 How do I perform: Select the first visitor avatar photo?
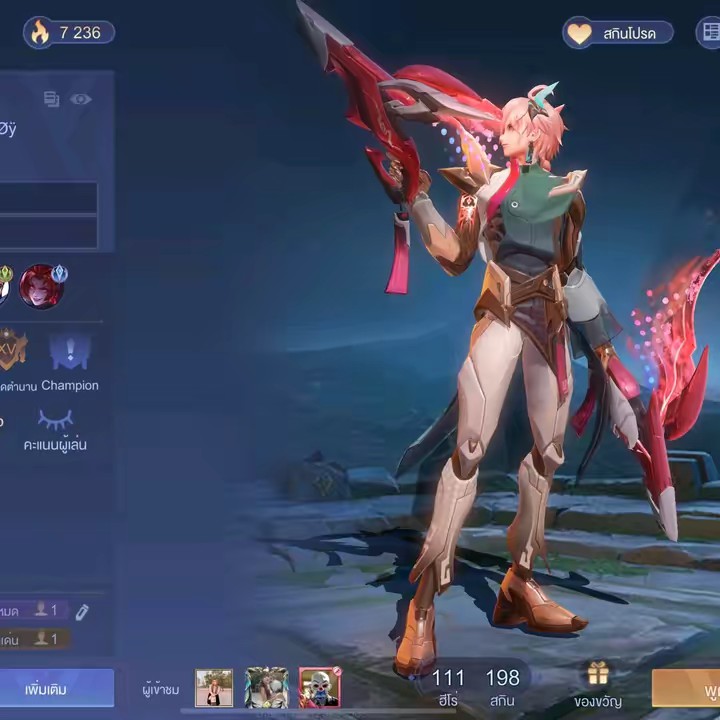tap(214, 688)
